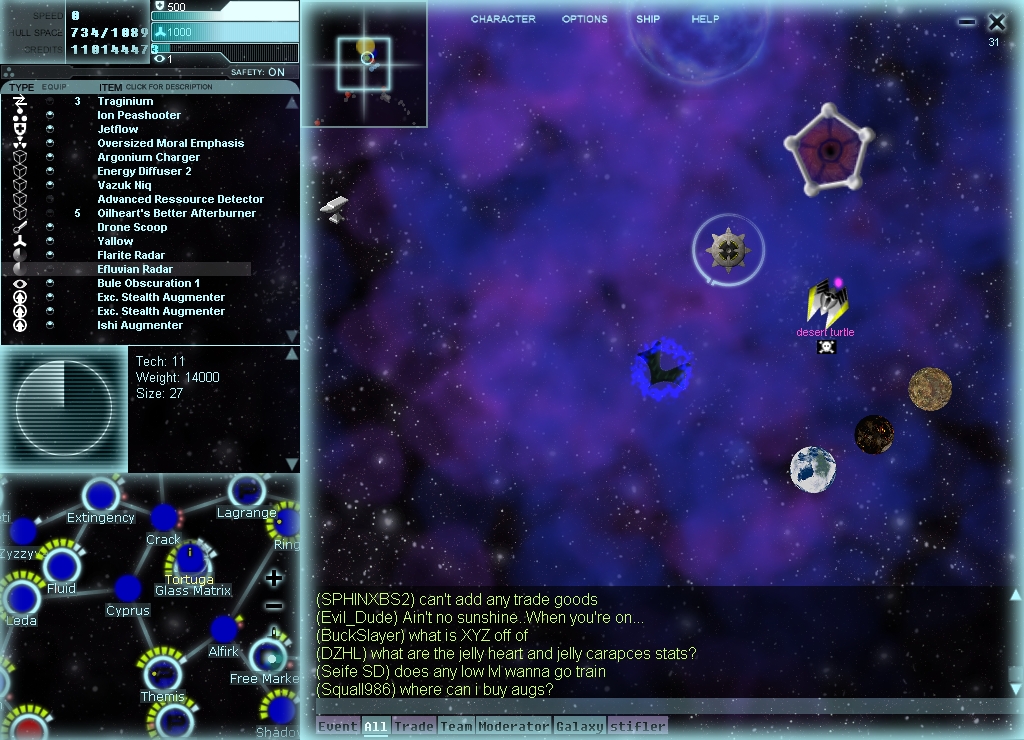Open the Galaxy chat tab
Viewport: 1024px width, 740px height.
(x=579, y=727)
